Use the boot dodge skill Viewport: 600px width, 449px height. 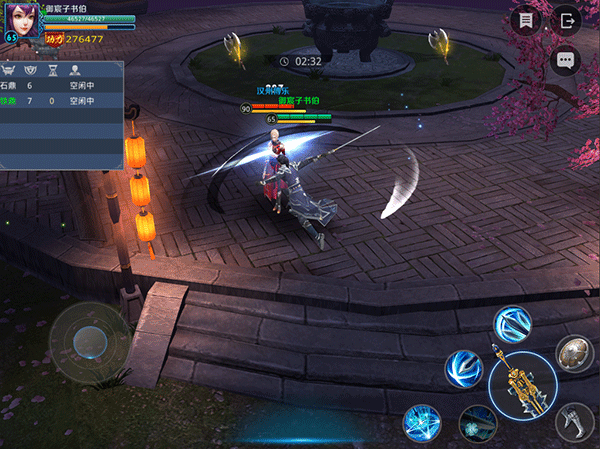click(x=575, y=419)
